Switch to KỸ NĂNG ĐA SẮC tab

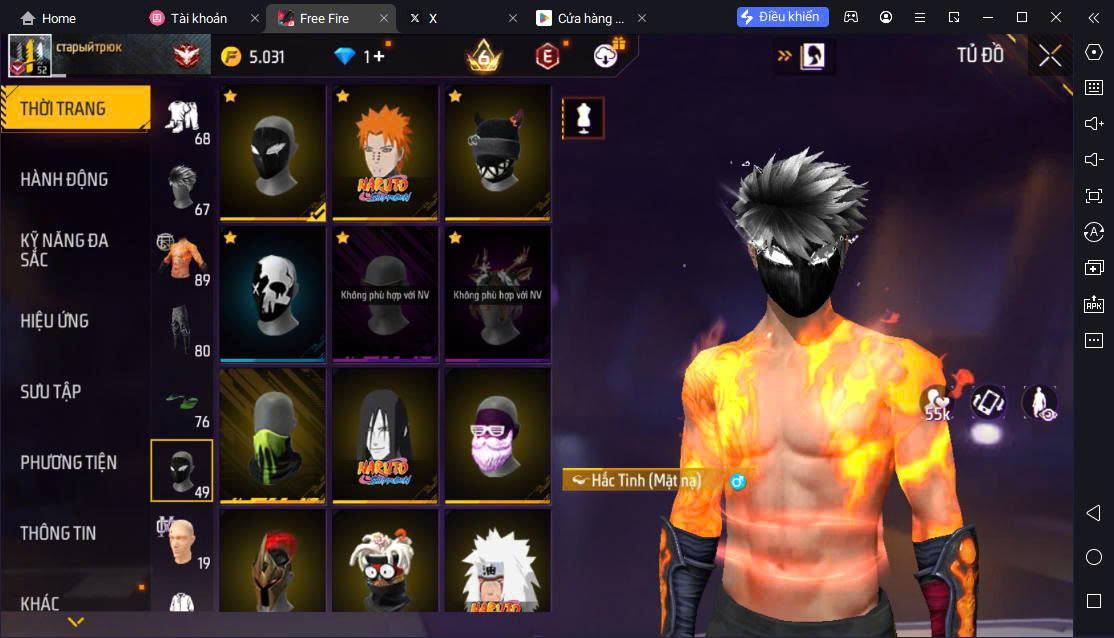click(x=64, y=250)
